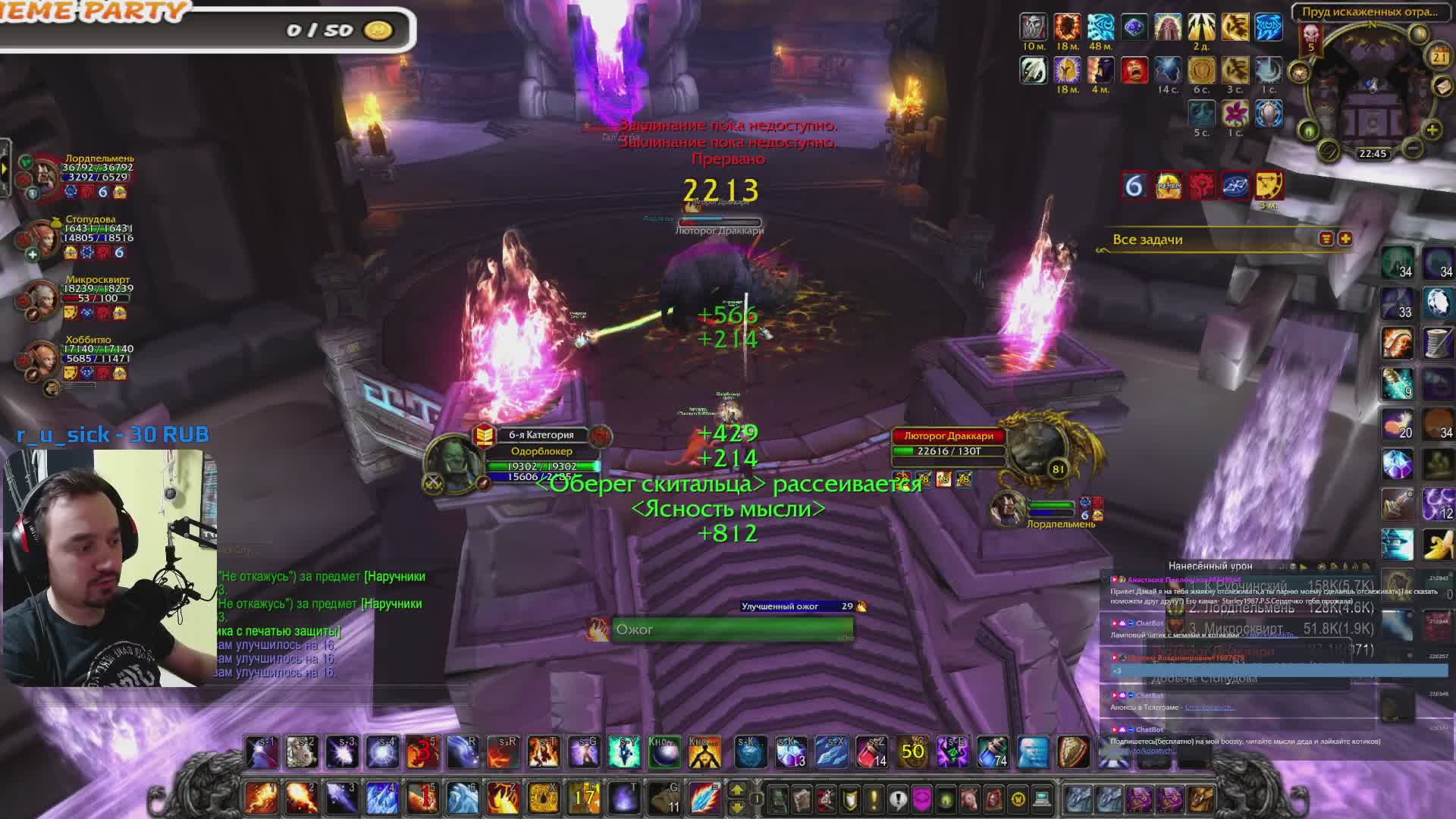The width and height of the screenshot is (1456, 819).
Task: Expand the Все задачи objectives plus button
Action: [1345, 239]
